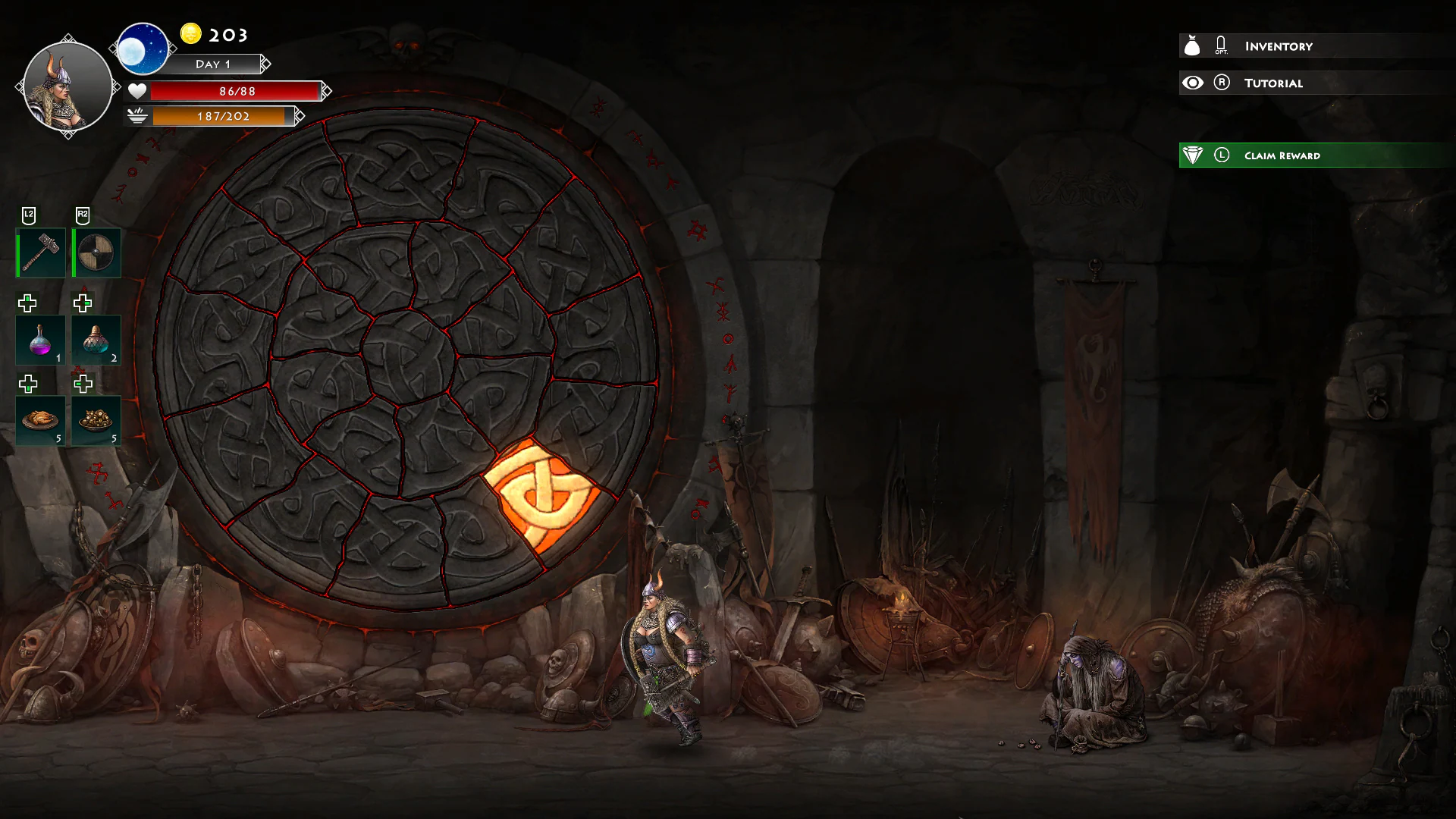Eat the roasted chicken food item
The height and width of the screenshot is (819, 1456).
39,421
